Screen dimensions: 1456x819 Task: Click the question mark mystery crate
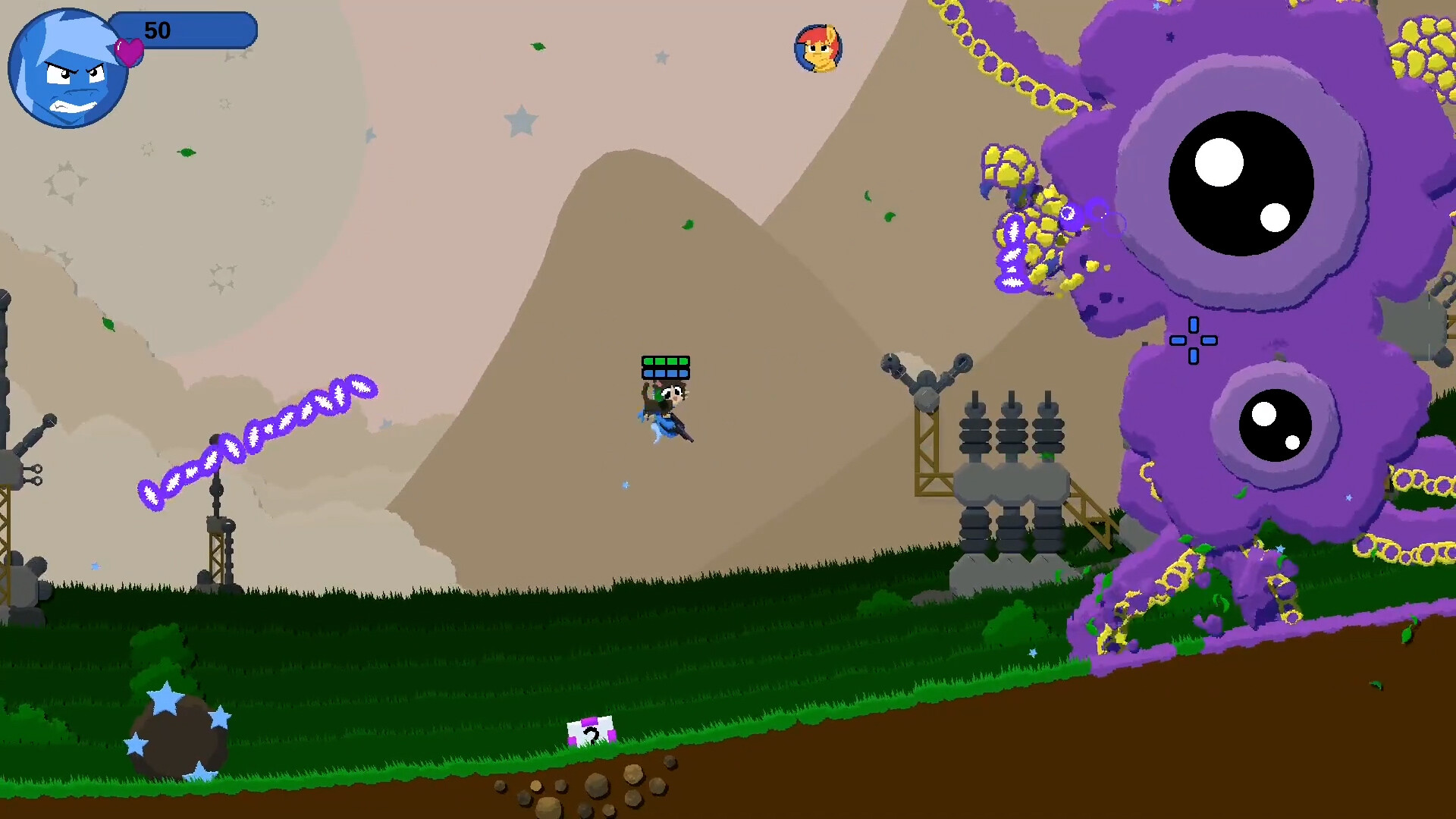pyautogui.click(x=590, y=732)
